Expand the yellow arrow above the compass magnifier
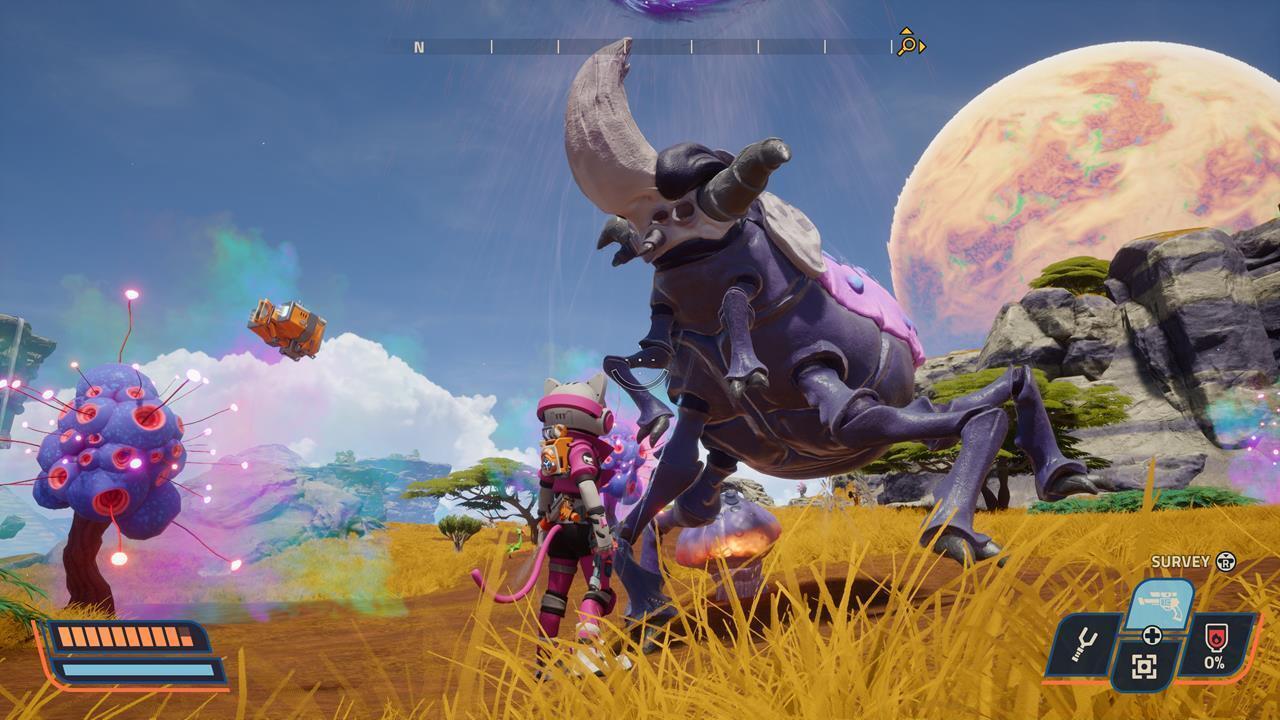Viewport: 1280px width, 720px height. pyautogui.click(x=905, y=31)
